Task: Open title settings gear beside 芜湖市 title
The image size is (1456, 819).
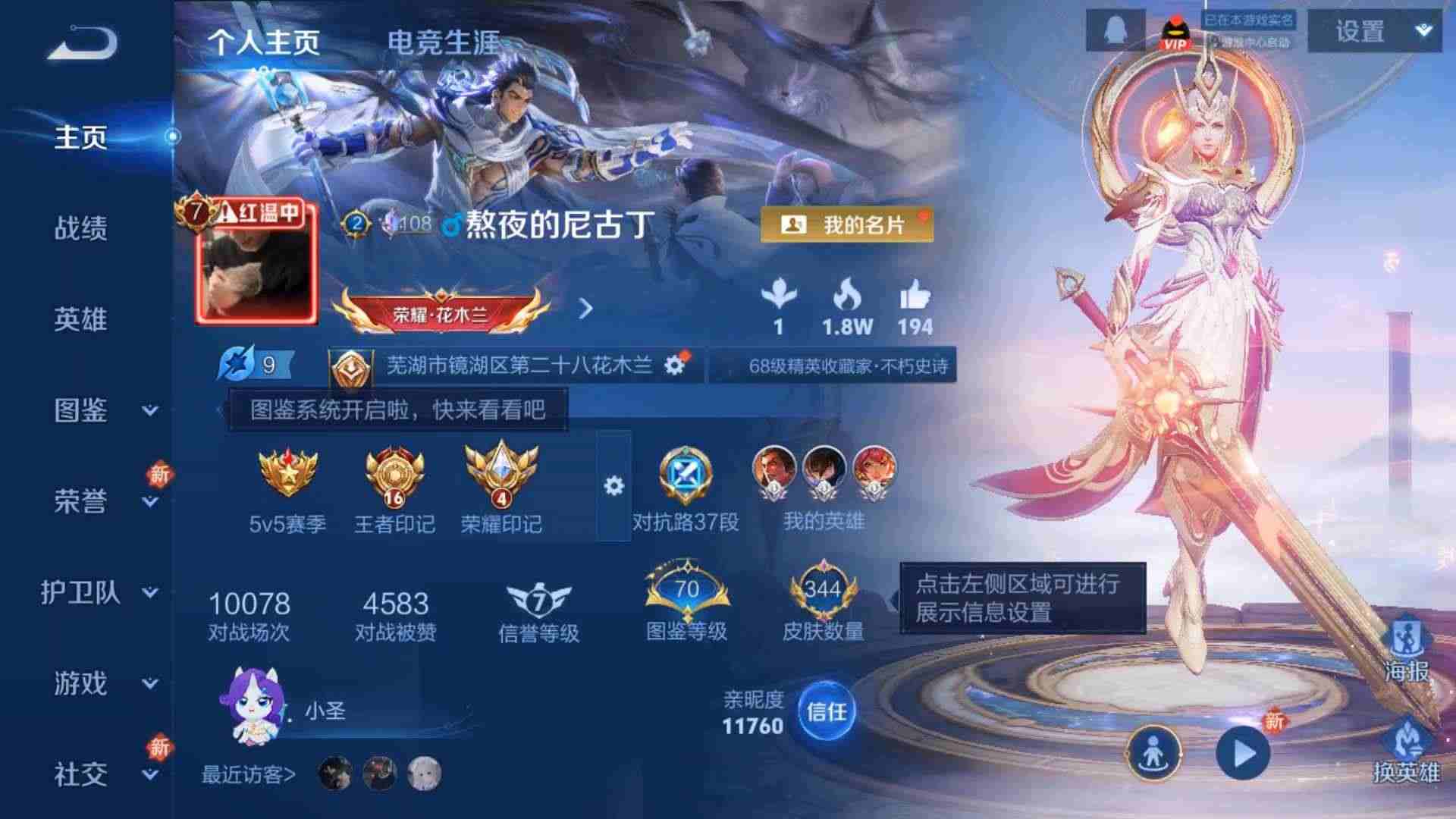Action: (x=673, y=365)
